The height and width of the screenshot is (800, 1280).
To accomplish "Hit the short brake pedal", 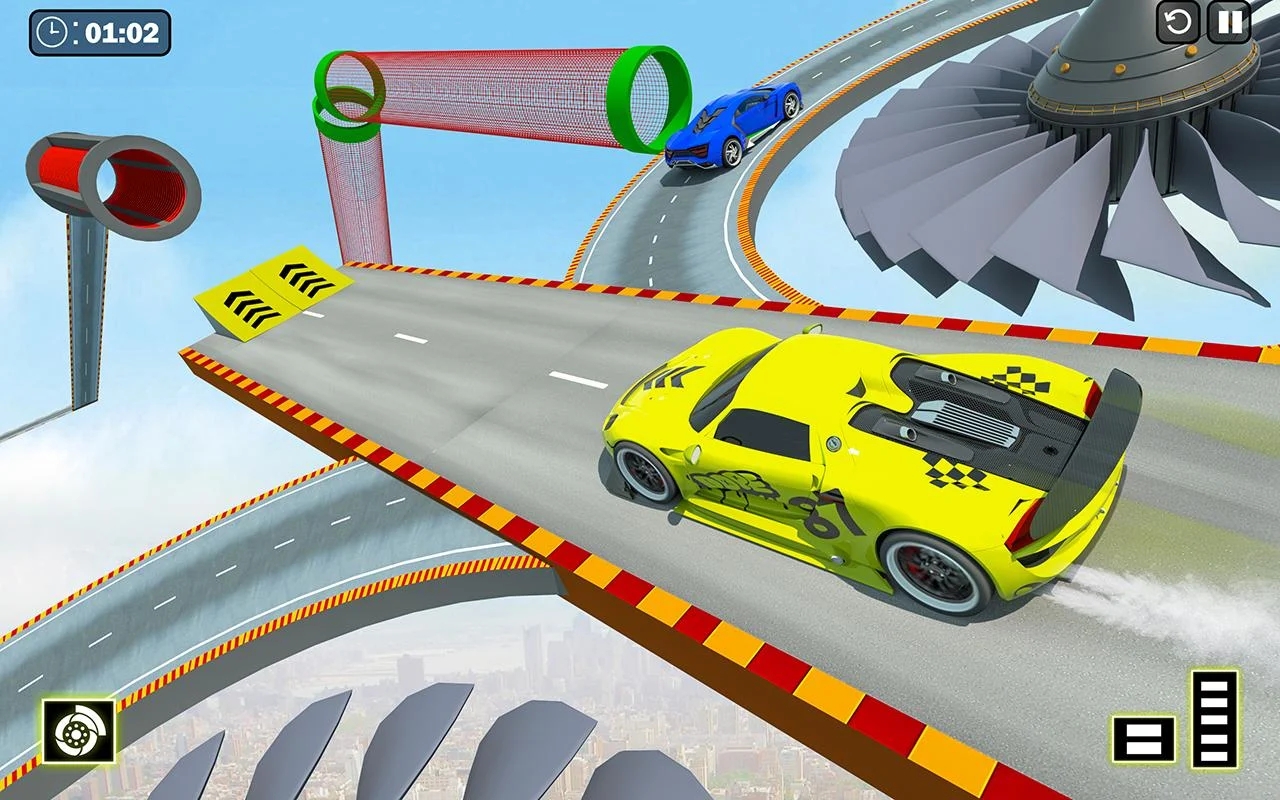I will [1144, 739].
